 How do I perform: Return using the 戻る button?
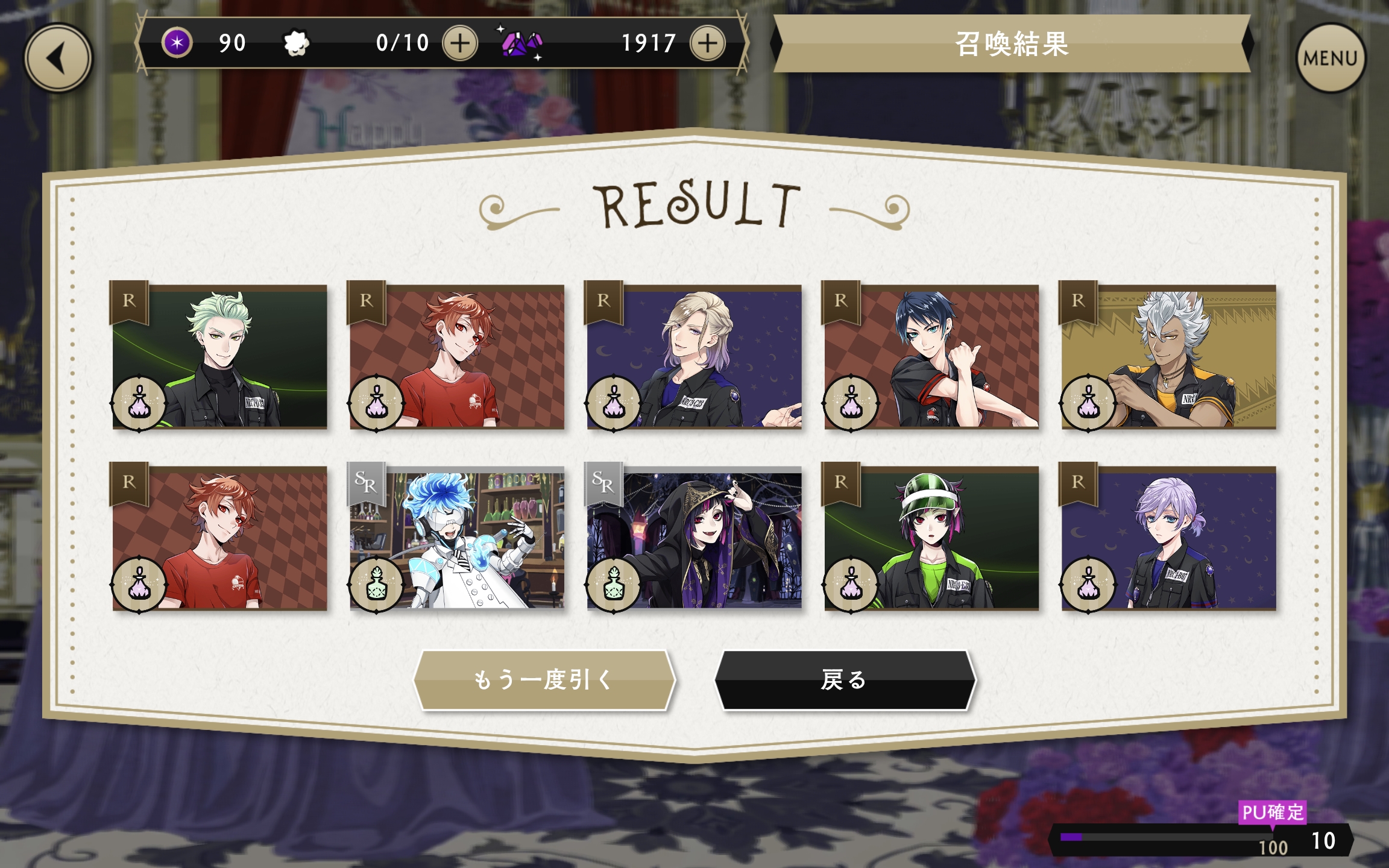[844, 679]
